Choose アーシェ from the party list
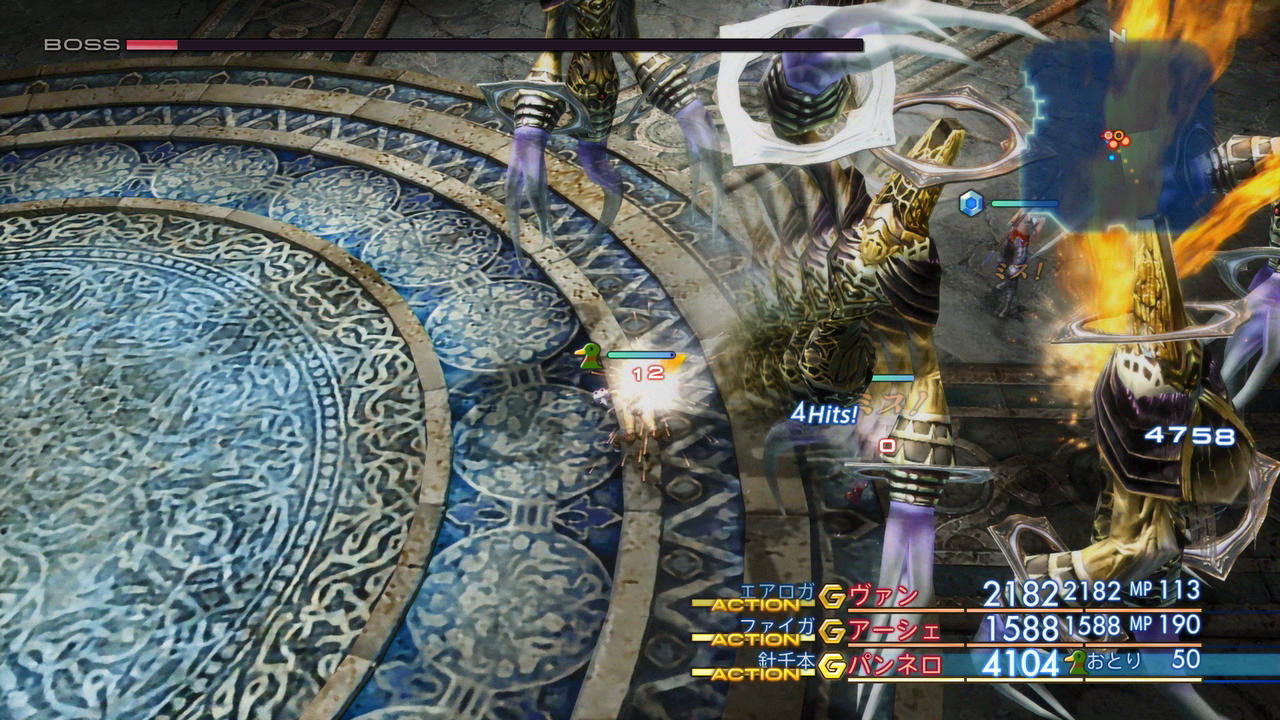The image size is (1280, 720). click(895, 630)
